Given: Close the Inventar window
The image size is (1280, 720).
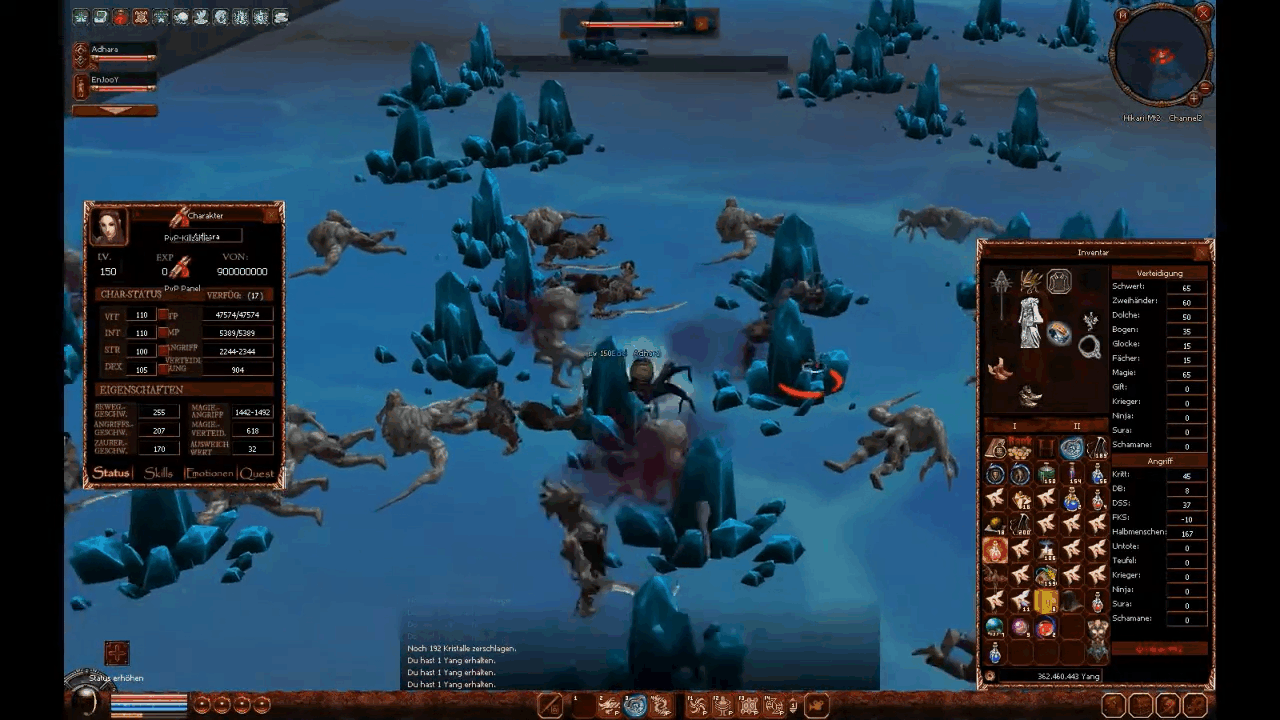Looking at the screenshot, I should pyautogui.click(x=1201, y=252).
